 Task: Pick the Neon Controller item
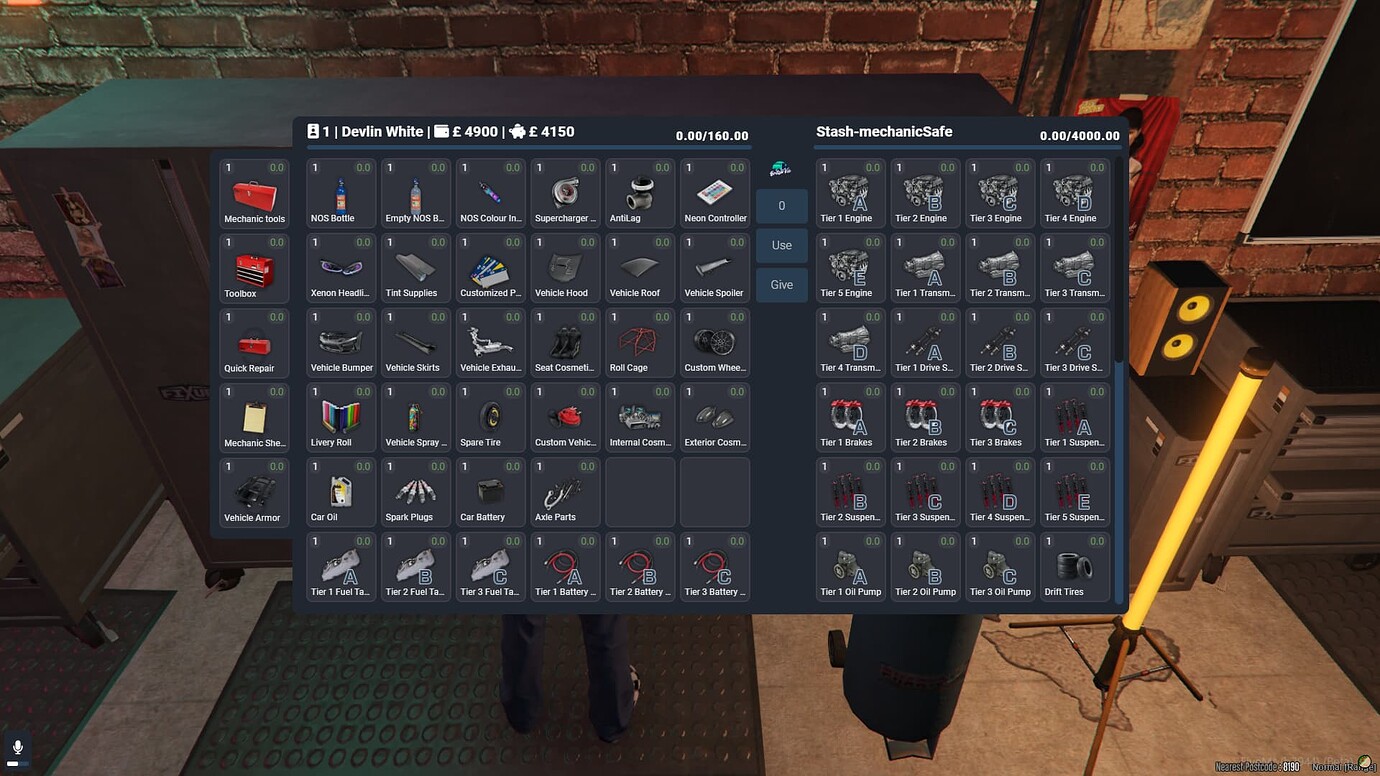tap(715, 190)
